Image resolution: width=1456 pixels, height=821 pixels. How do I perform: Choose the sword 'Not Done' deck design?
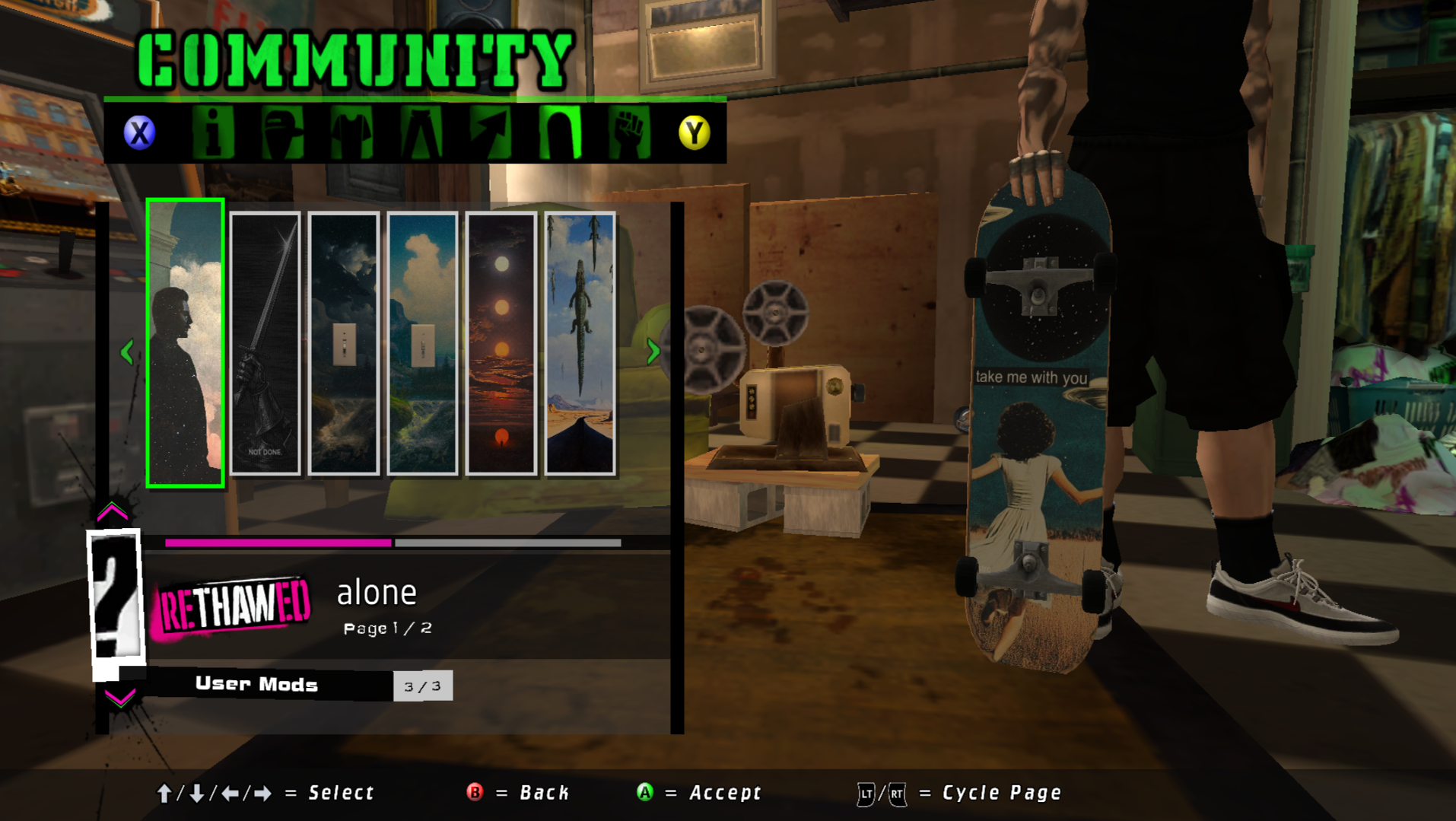[265, 343]
